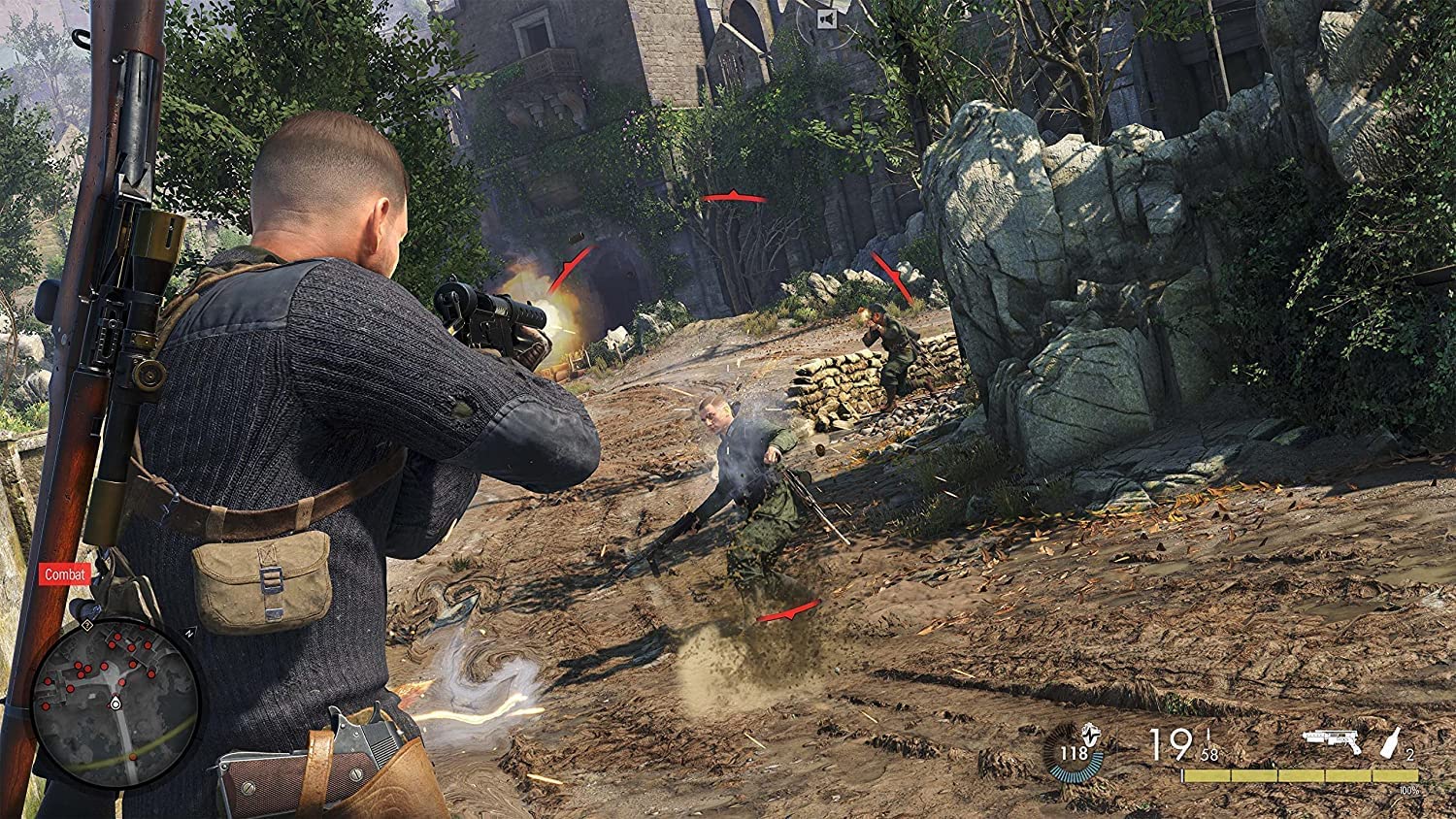Click the diamond objective marker above the minimap
Viewport: 1456px width, 819px height.
[87, 625]
